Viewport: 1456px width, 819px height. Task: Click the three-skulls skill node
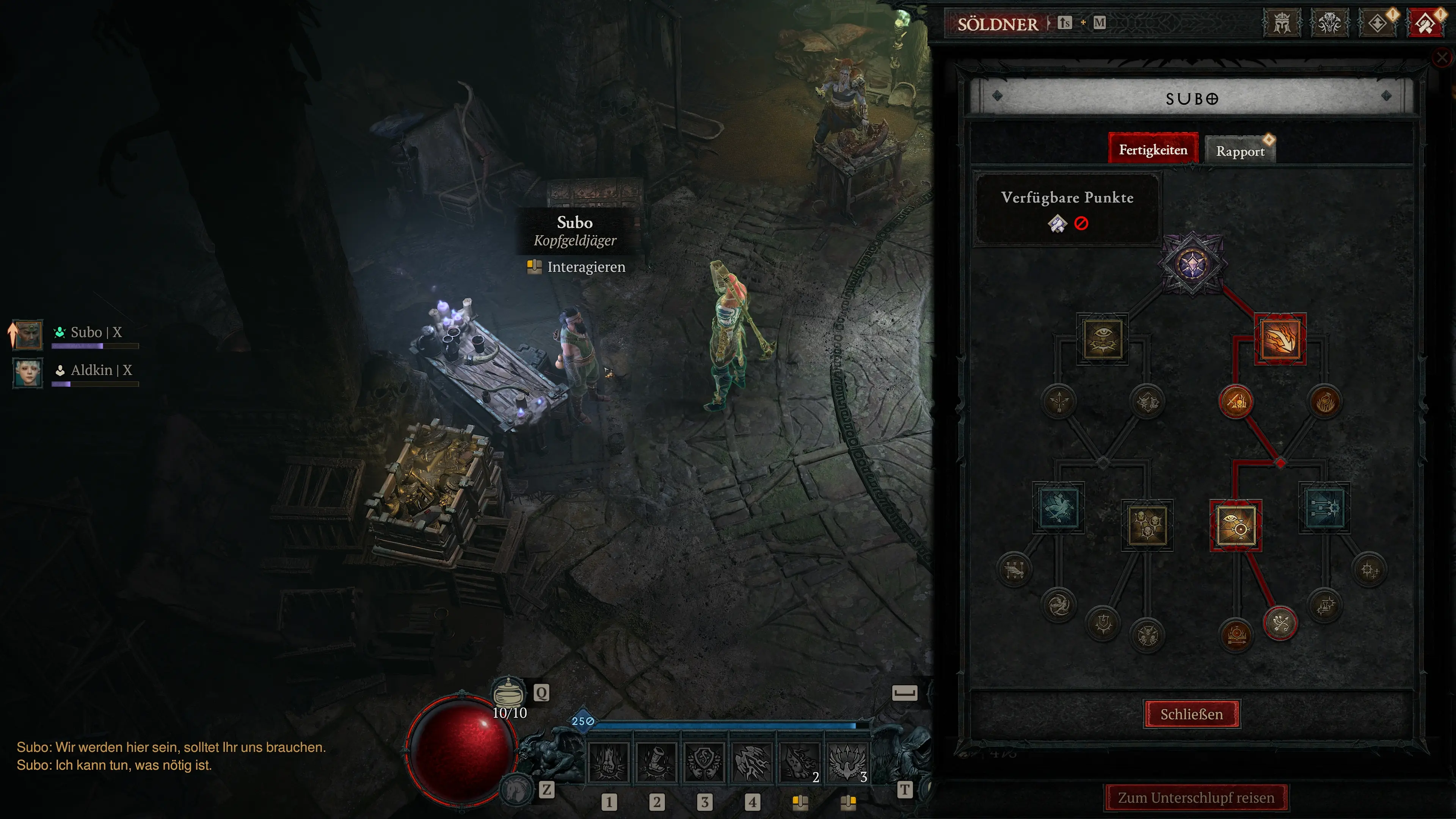pos(1147,526)
